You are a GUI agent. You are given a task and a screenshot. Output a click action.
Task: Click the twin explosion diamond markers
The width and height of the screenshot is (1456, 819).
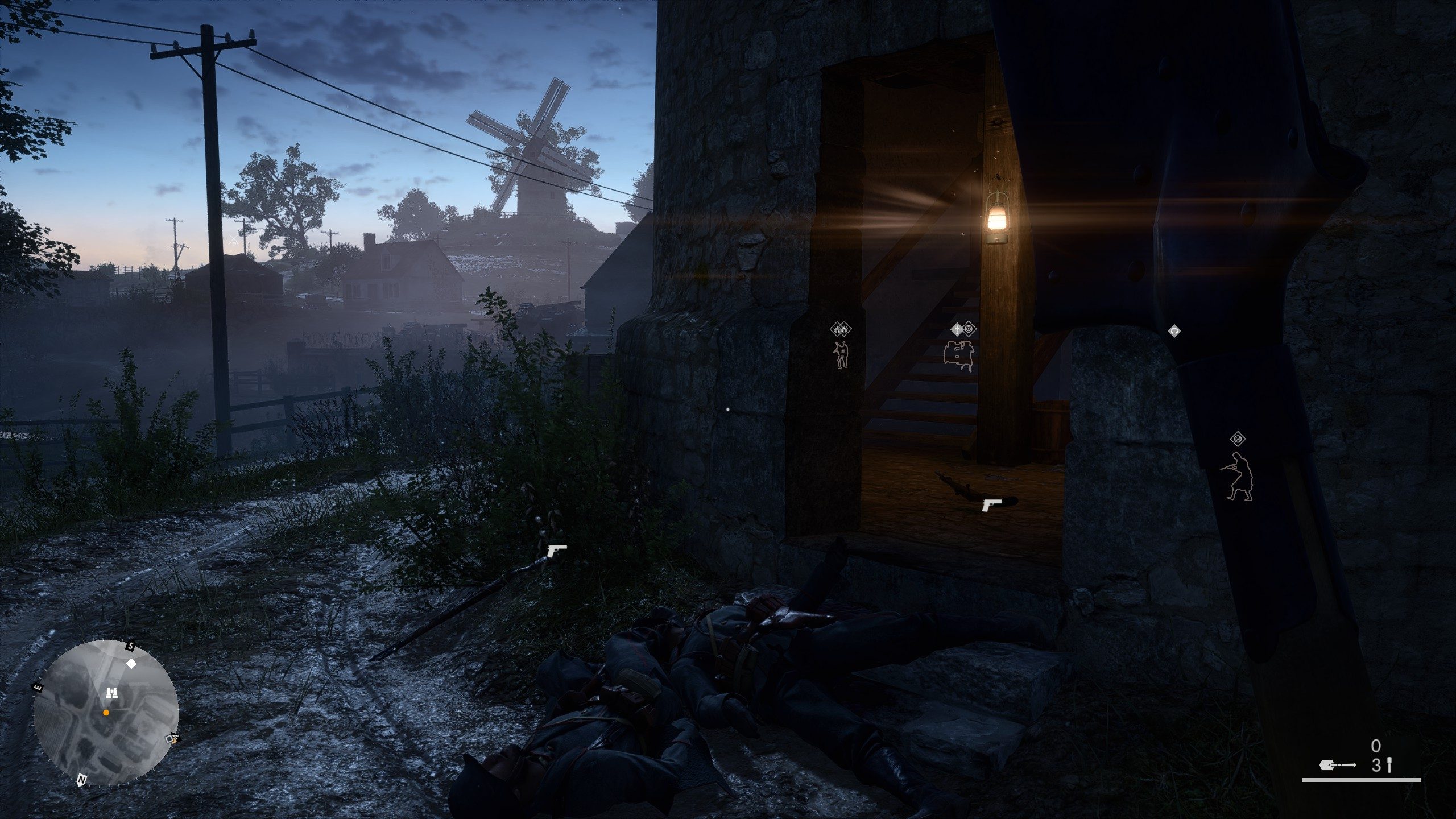coord(841,328)
